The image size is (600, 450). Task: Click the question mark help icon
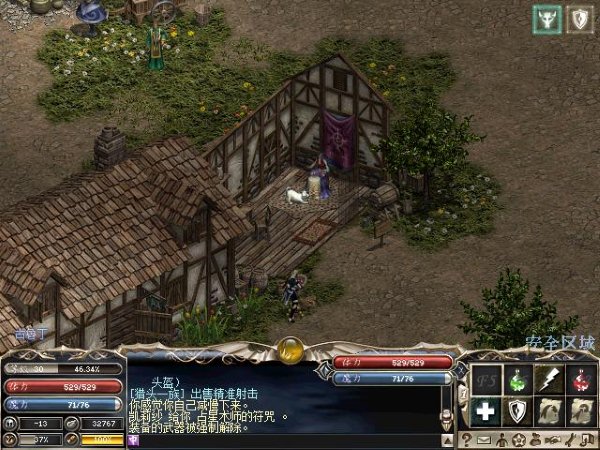[466, 439]
